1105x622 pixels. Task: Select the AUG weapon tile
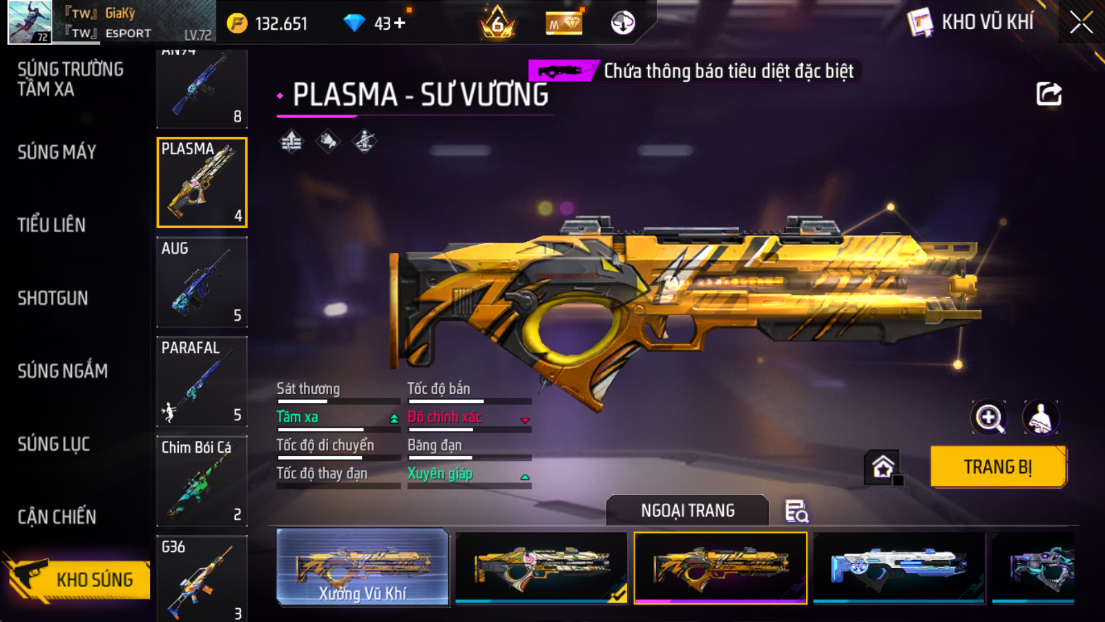click(x=202, y=282)
